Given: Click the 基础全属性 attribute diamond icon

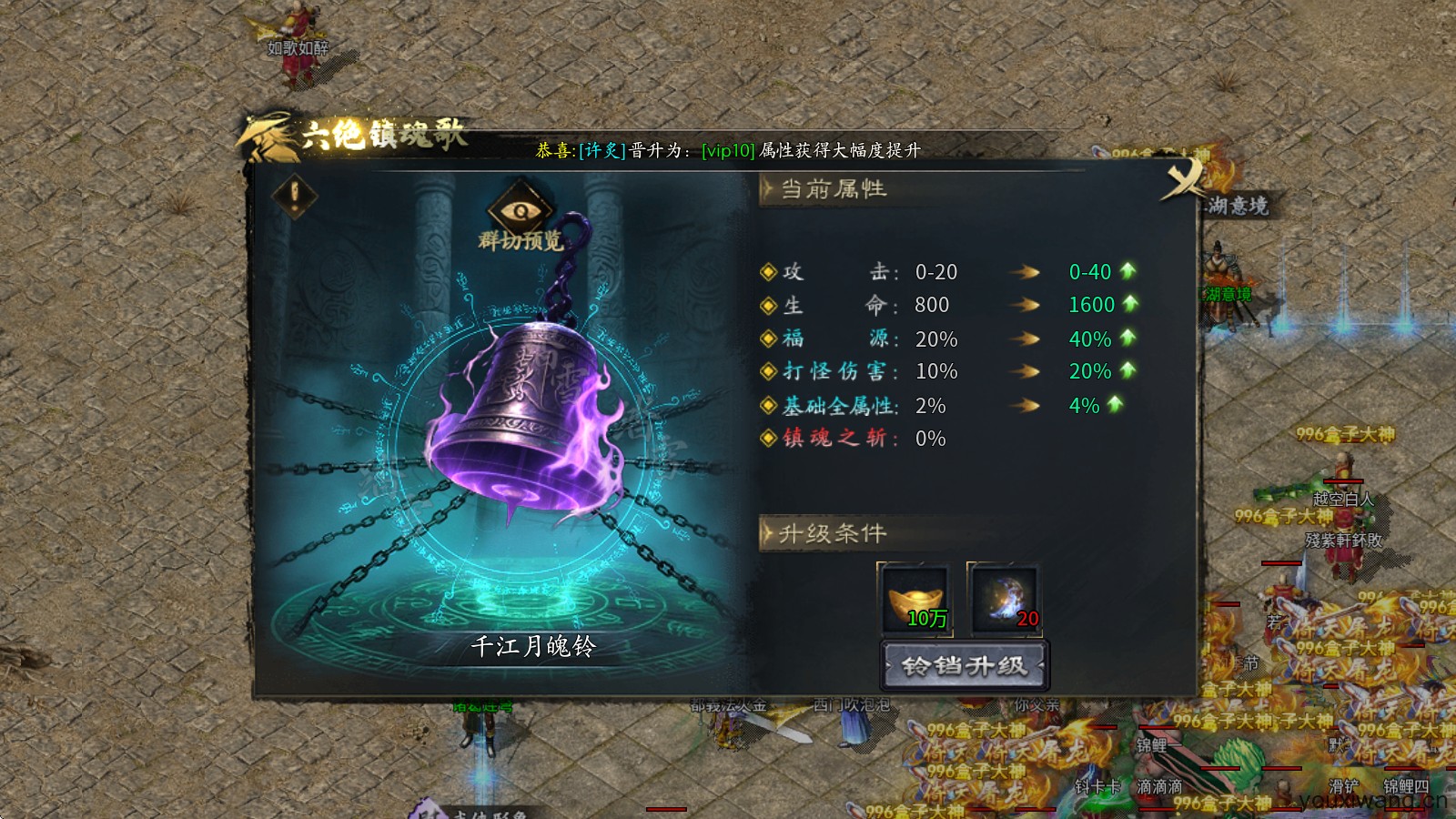Looking at the screenshot, I should pos(769,406).
